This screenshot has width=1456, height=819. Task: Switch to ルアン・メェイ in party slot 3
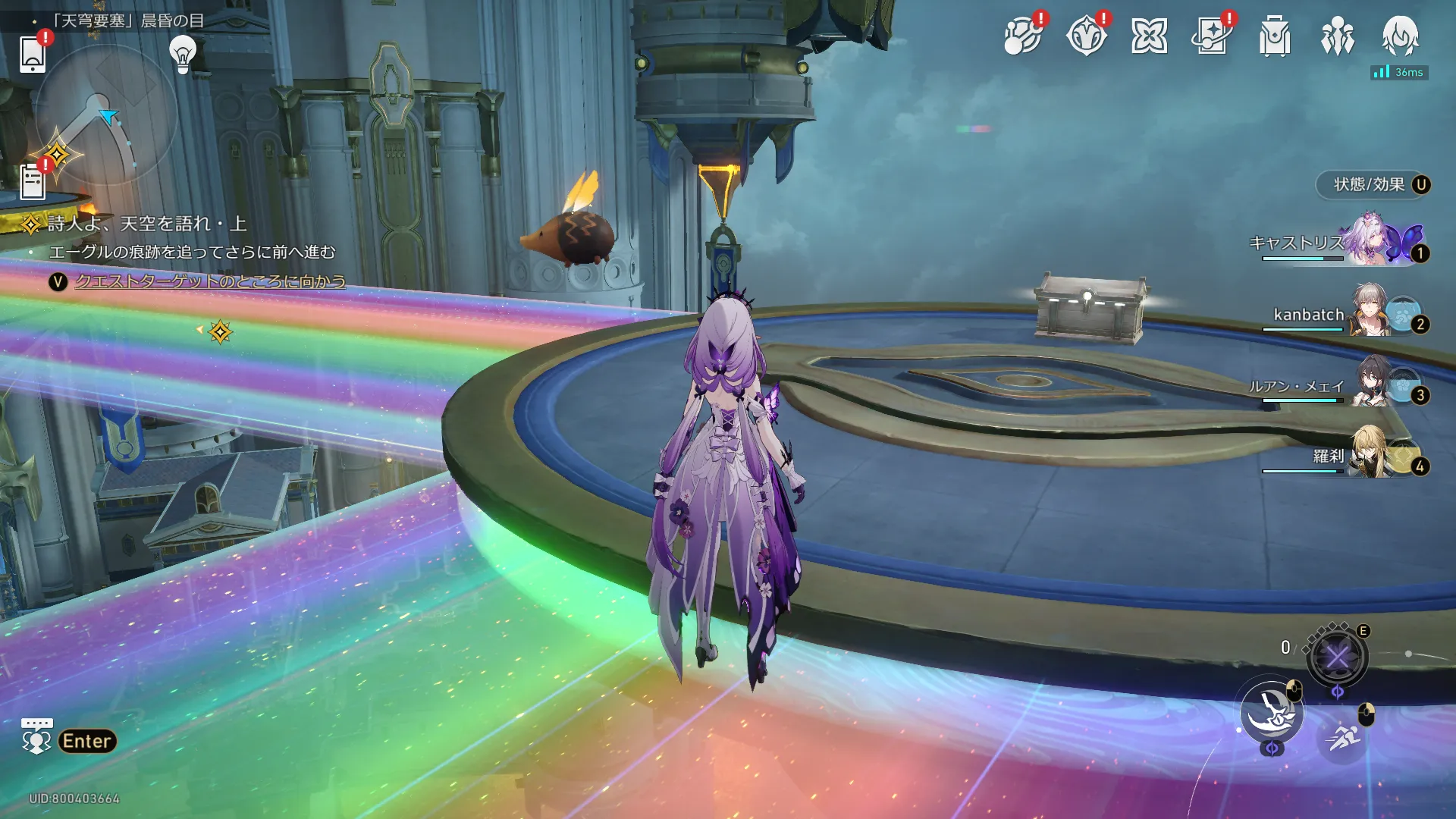tap(1365, 385)
